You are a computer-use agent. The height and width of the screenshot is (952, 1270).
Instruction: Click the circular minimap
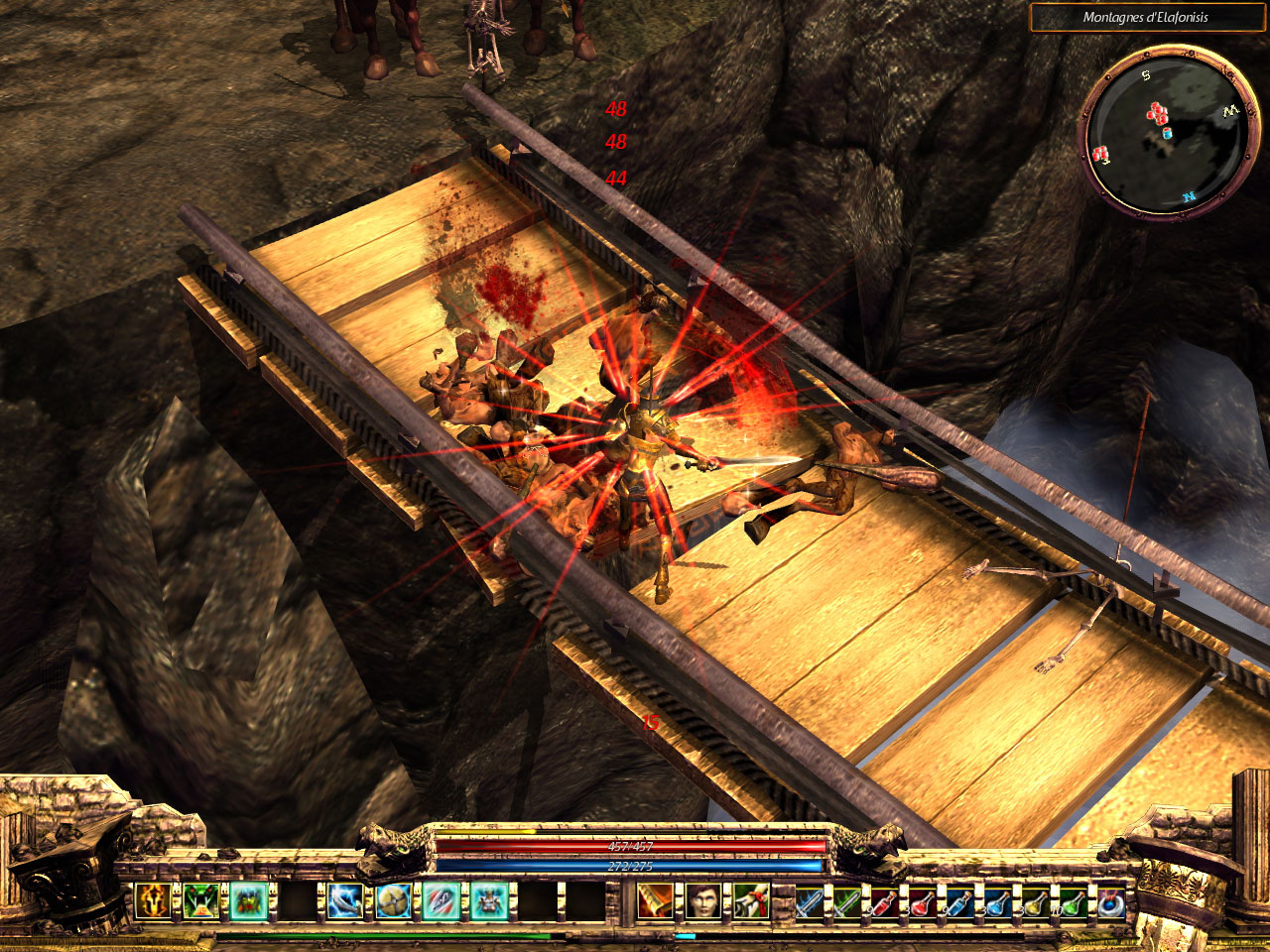click(x=1165, y=132)
